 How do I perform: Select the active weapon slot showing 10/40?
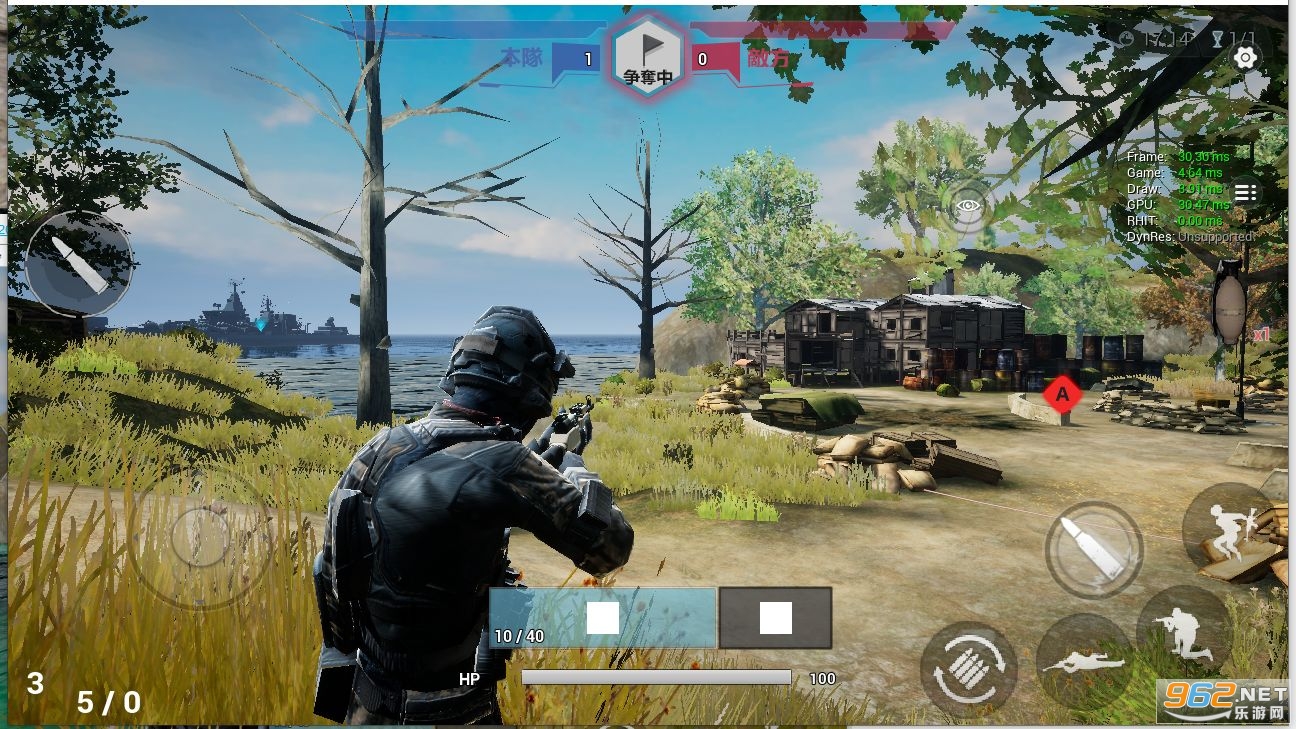(603, 618)
